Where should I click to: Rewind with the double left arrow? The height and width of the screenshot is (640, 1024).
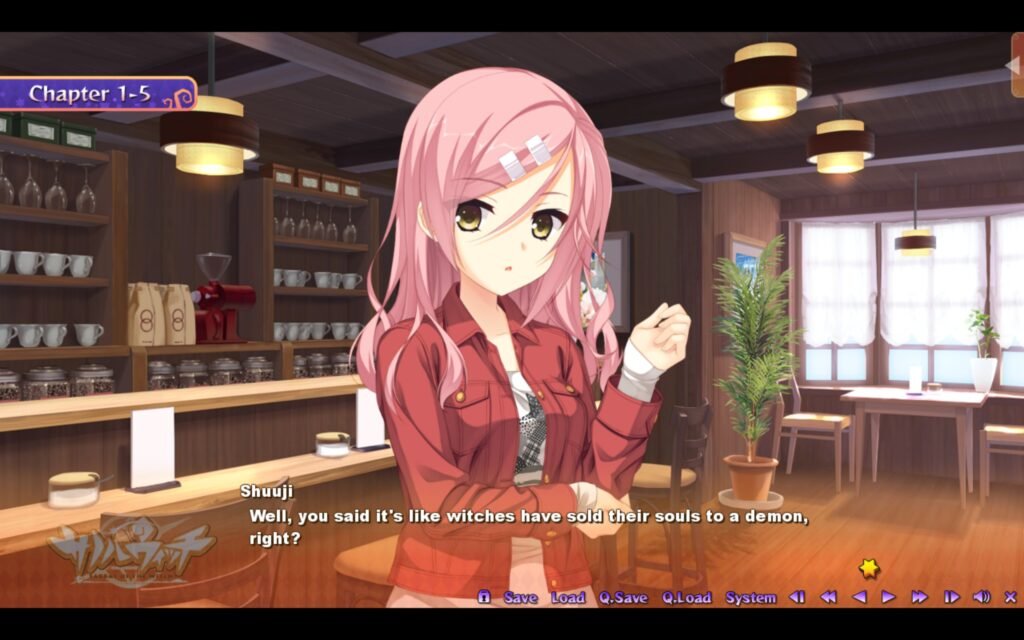(x=828, y=597)
